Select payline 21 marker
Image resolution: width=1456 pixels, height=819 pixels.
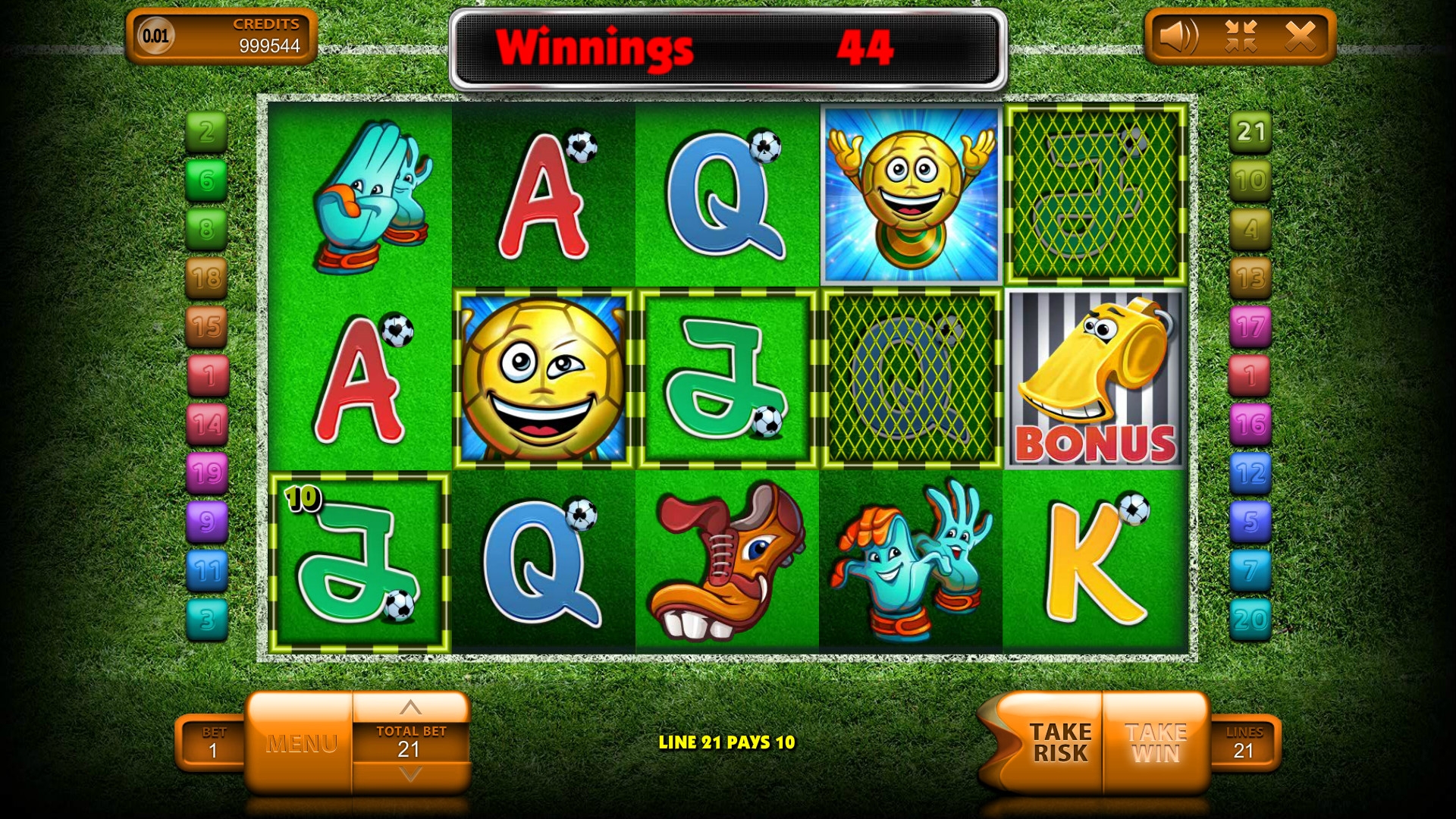1250,132
